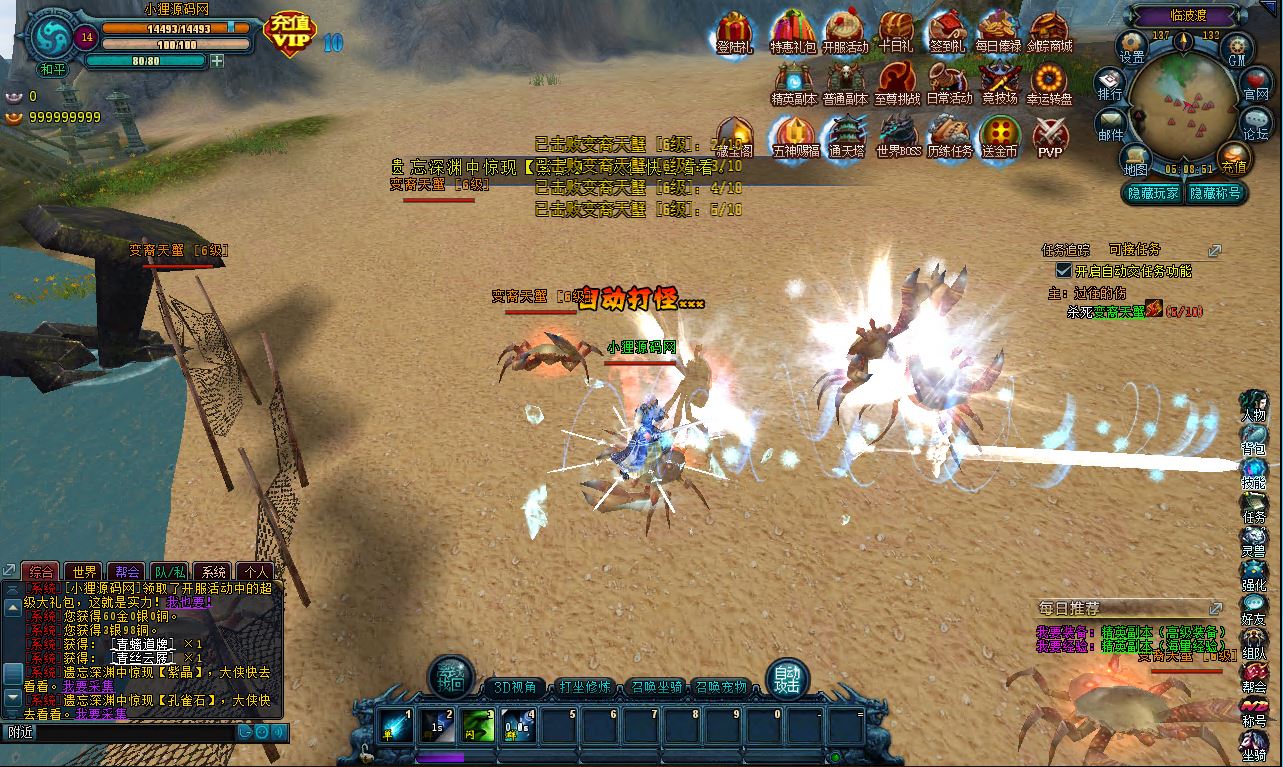This screenshot has width=1283, height=767.
Task: Open the 登陆礼 login gift icon
Action: click(735, 32)
